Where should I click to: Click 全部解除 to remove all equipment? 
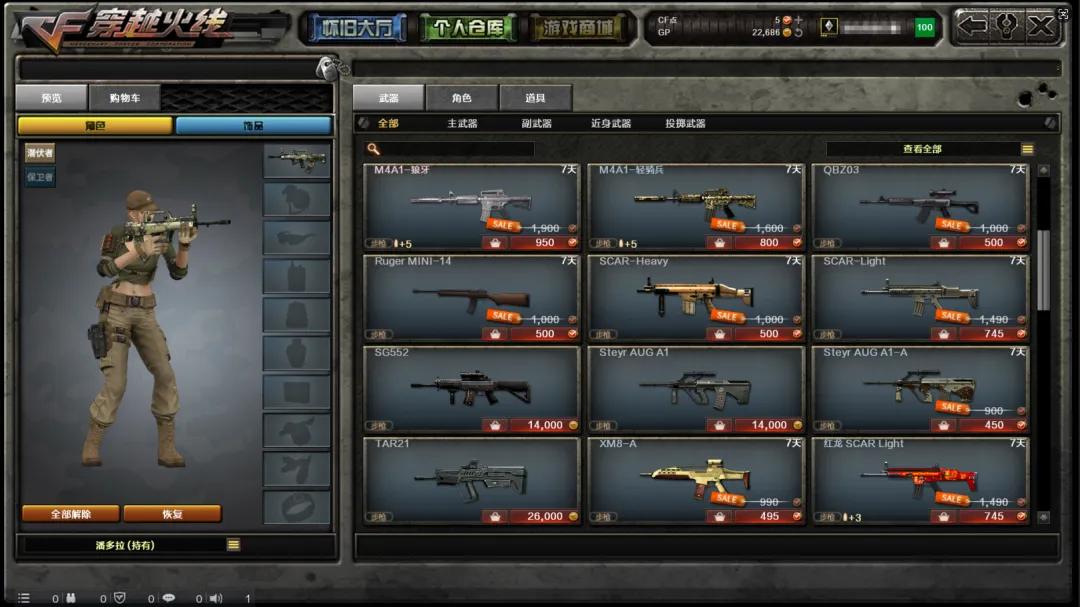click(71, 514)
